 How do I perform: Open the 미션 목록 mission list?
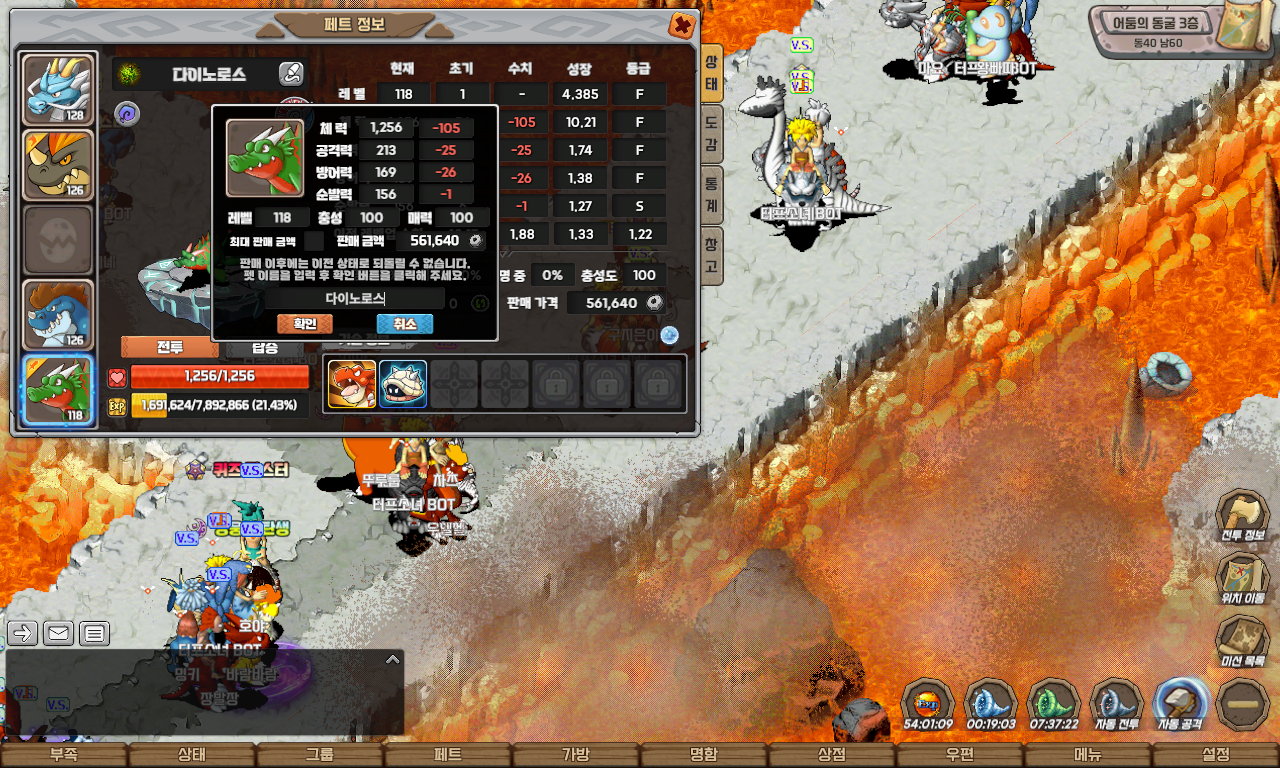tap(1242, 640)
